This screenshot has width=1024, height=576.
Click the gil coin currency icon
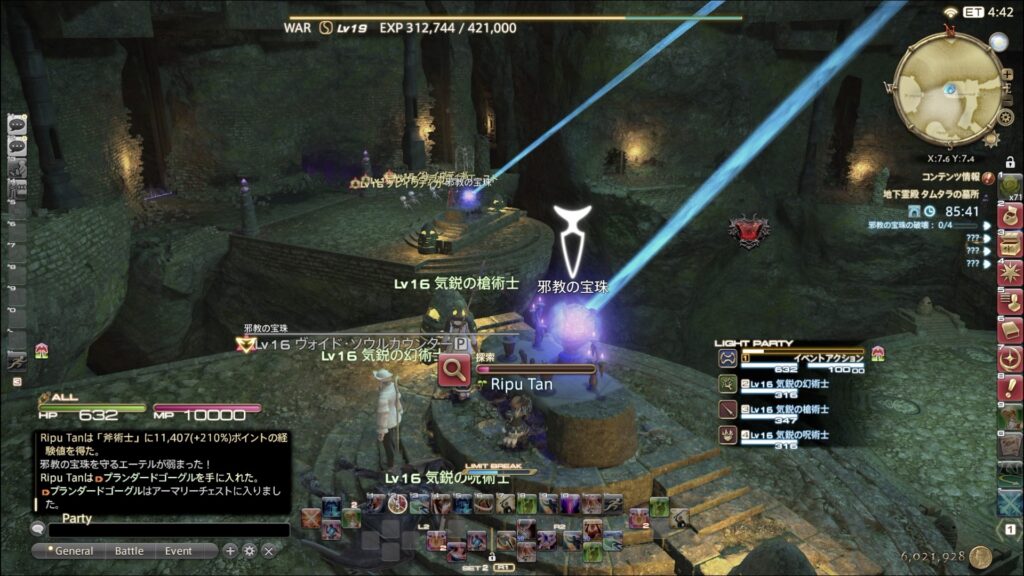pos(980,556)
